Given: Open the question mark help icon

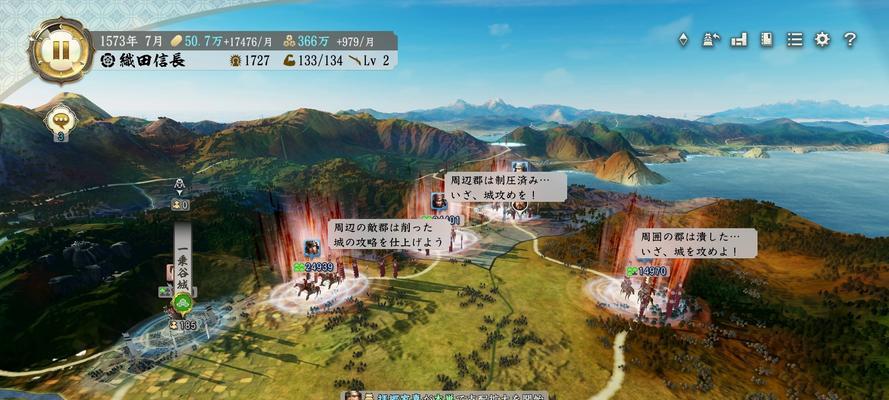Looking at the screenshot, I should tap(850, 39).
